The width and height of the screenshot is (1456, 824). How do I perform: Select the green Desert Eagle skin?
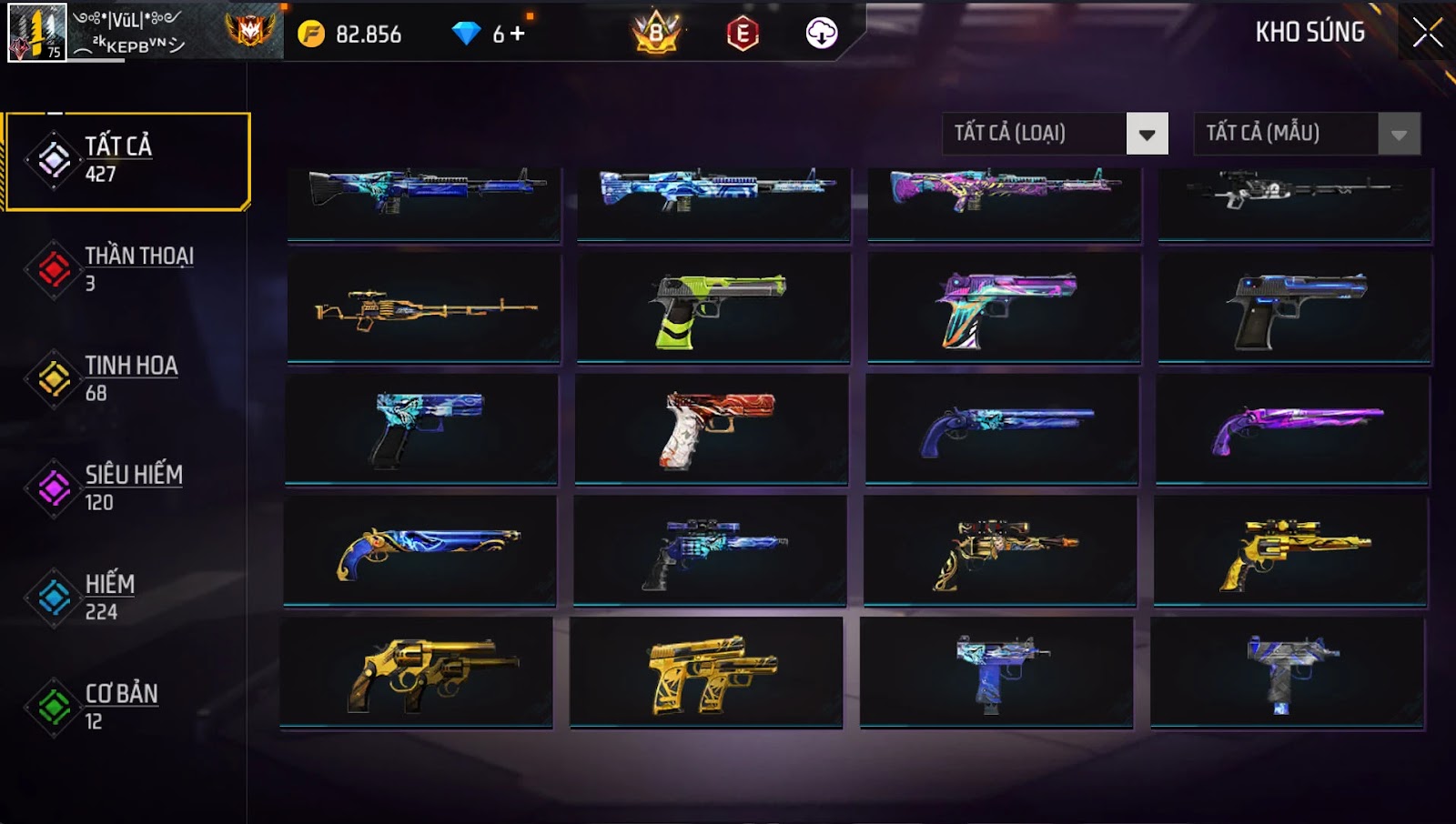tap(713, 308)
